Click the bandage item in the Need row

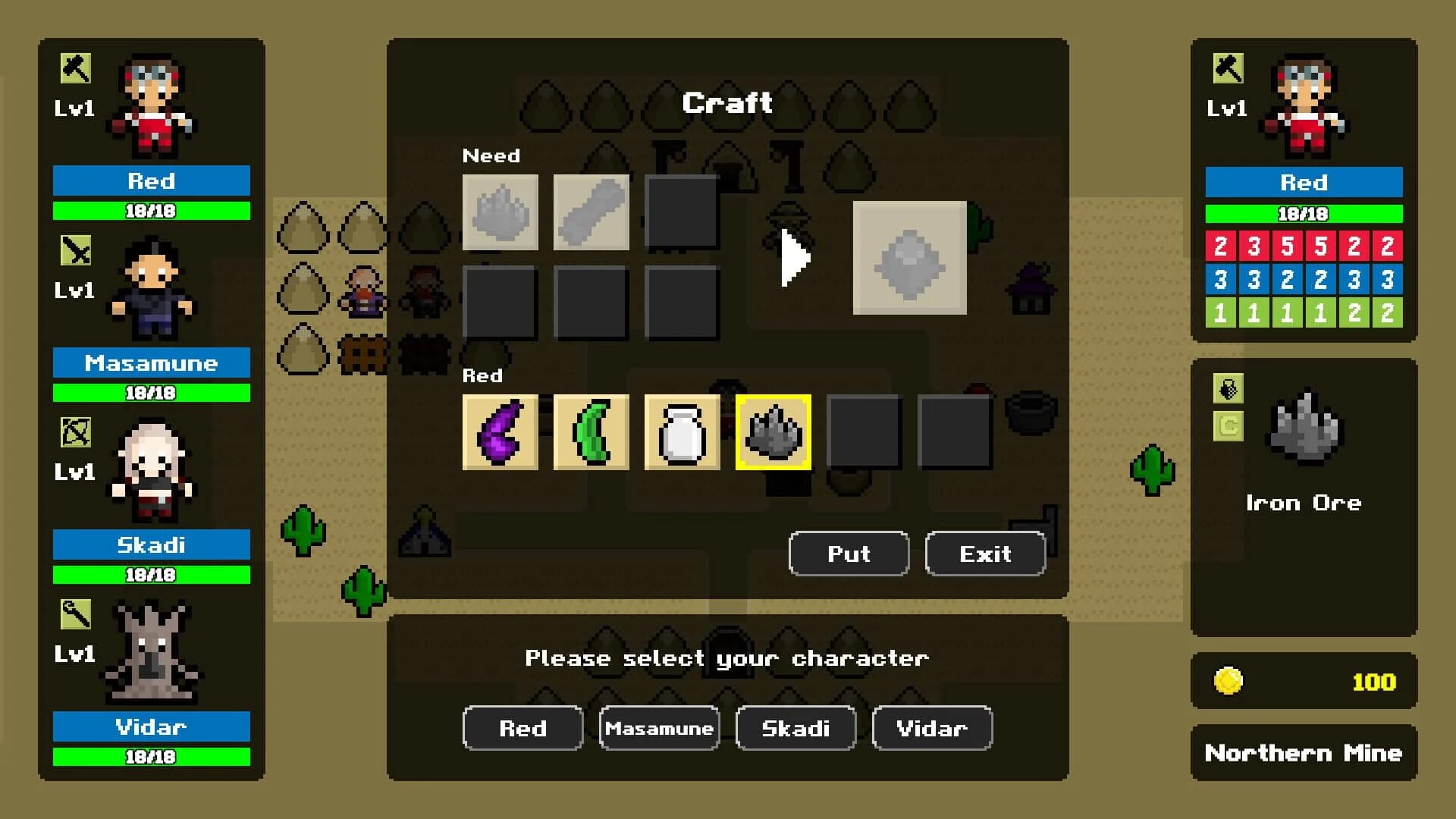[591, 212]
